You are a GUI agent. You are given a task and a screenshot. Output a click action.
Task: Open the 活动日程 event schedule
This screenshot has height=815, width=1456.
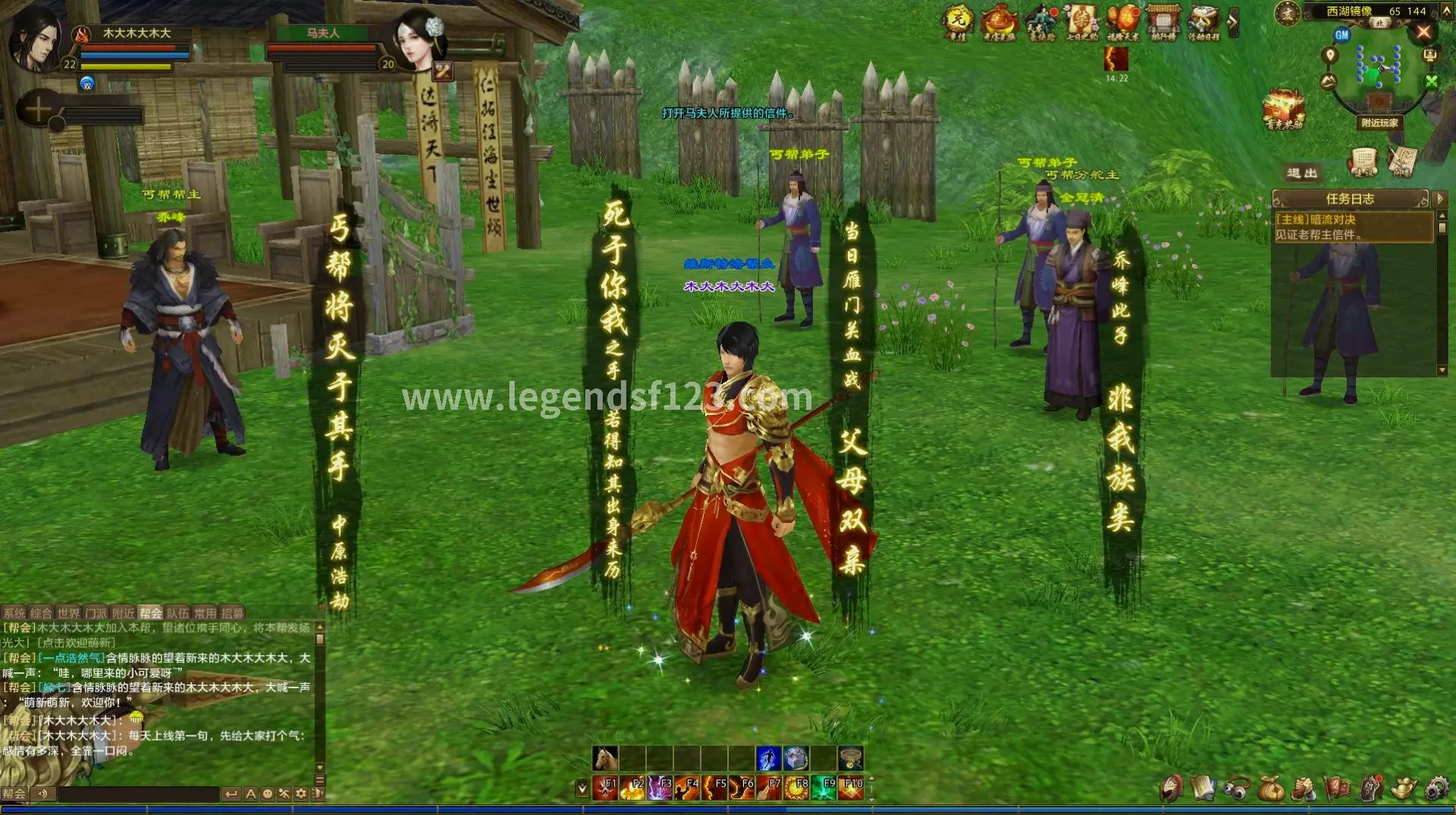(x=1202, y=22)
